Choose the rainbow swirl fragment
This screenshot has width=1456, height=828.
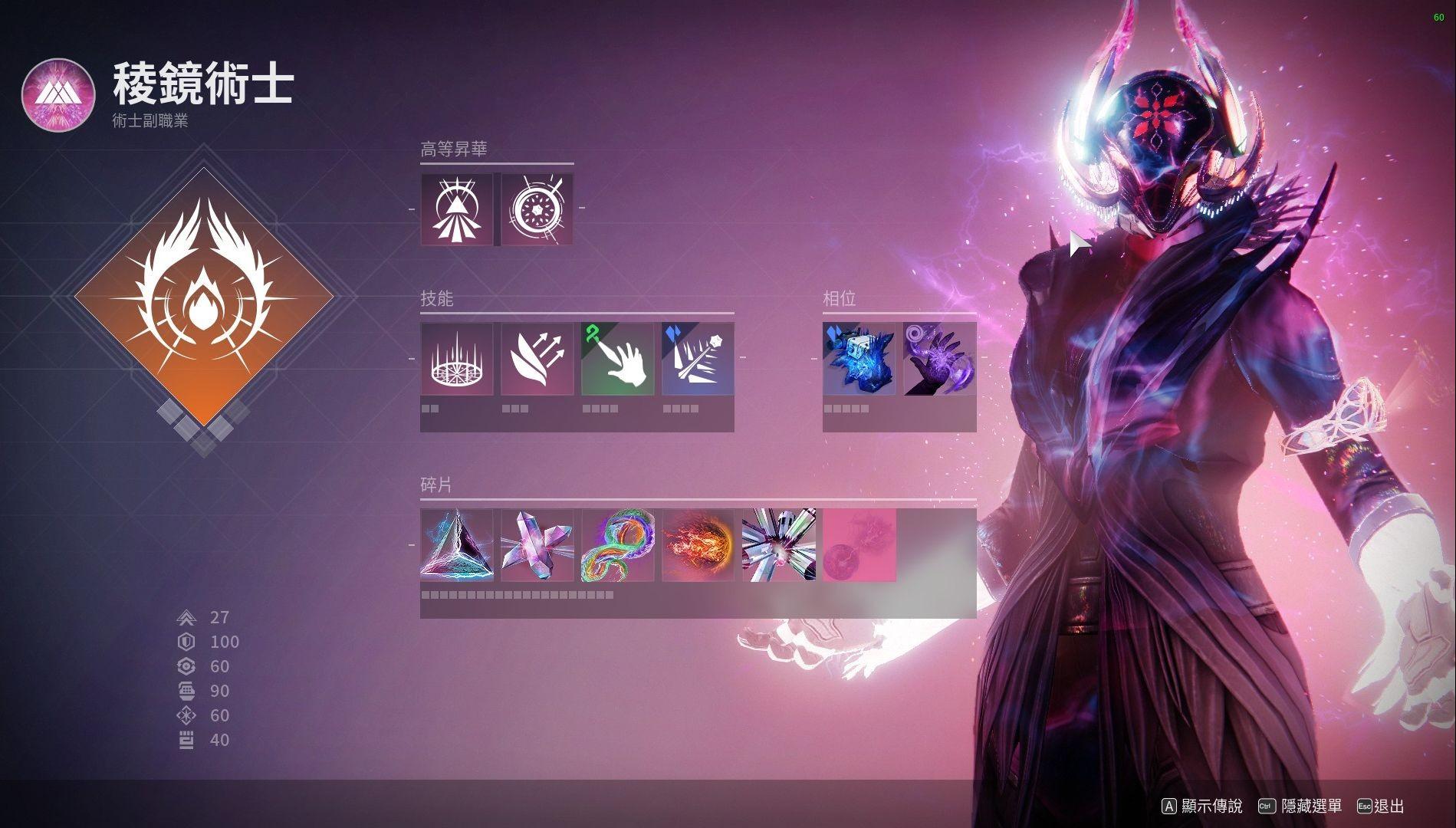(617, 545)
